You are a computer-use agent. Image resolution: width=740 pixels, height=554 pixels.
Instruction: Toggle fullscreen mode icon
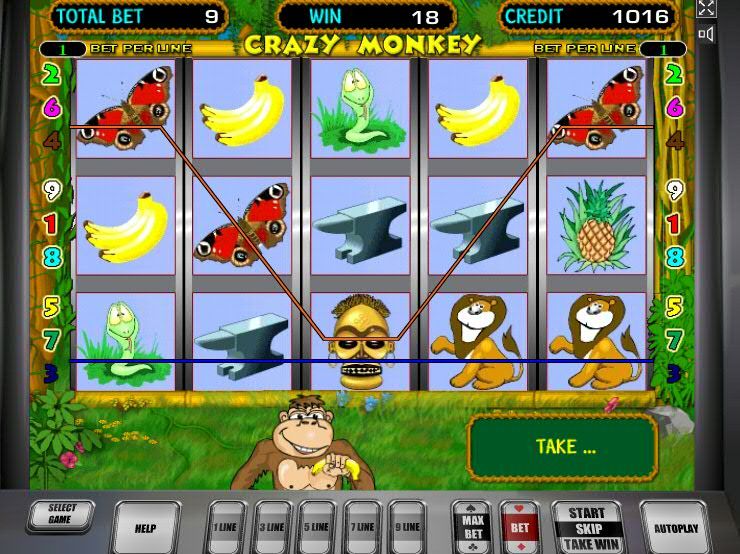tap(706, 8)
